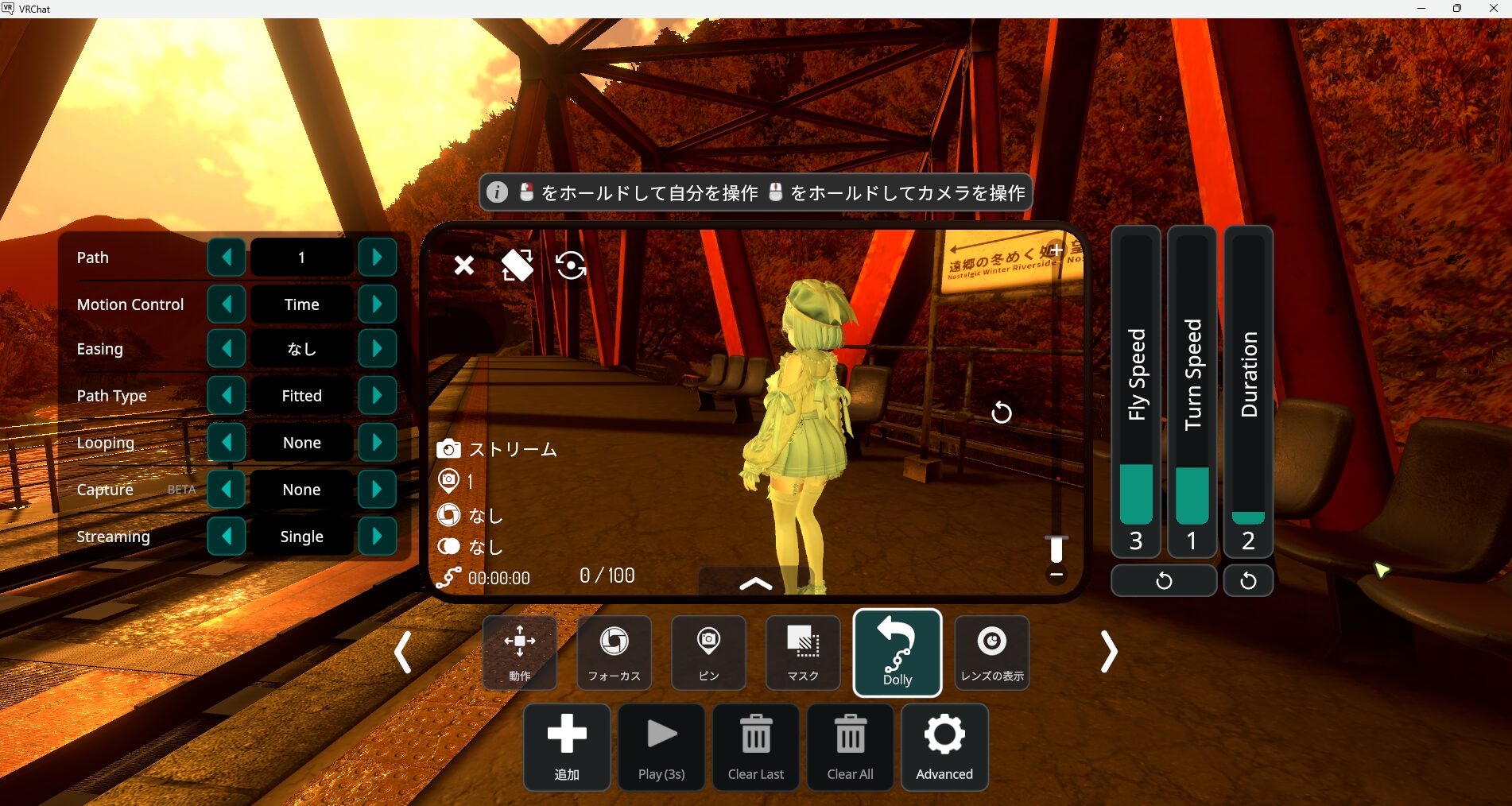The width and height of the screenshot is (1512, 806).
Task: Click the info icon in the hint bar
Action: pyautogui.click(x=497, y=192)
